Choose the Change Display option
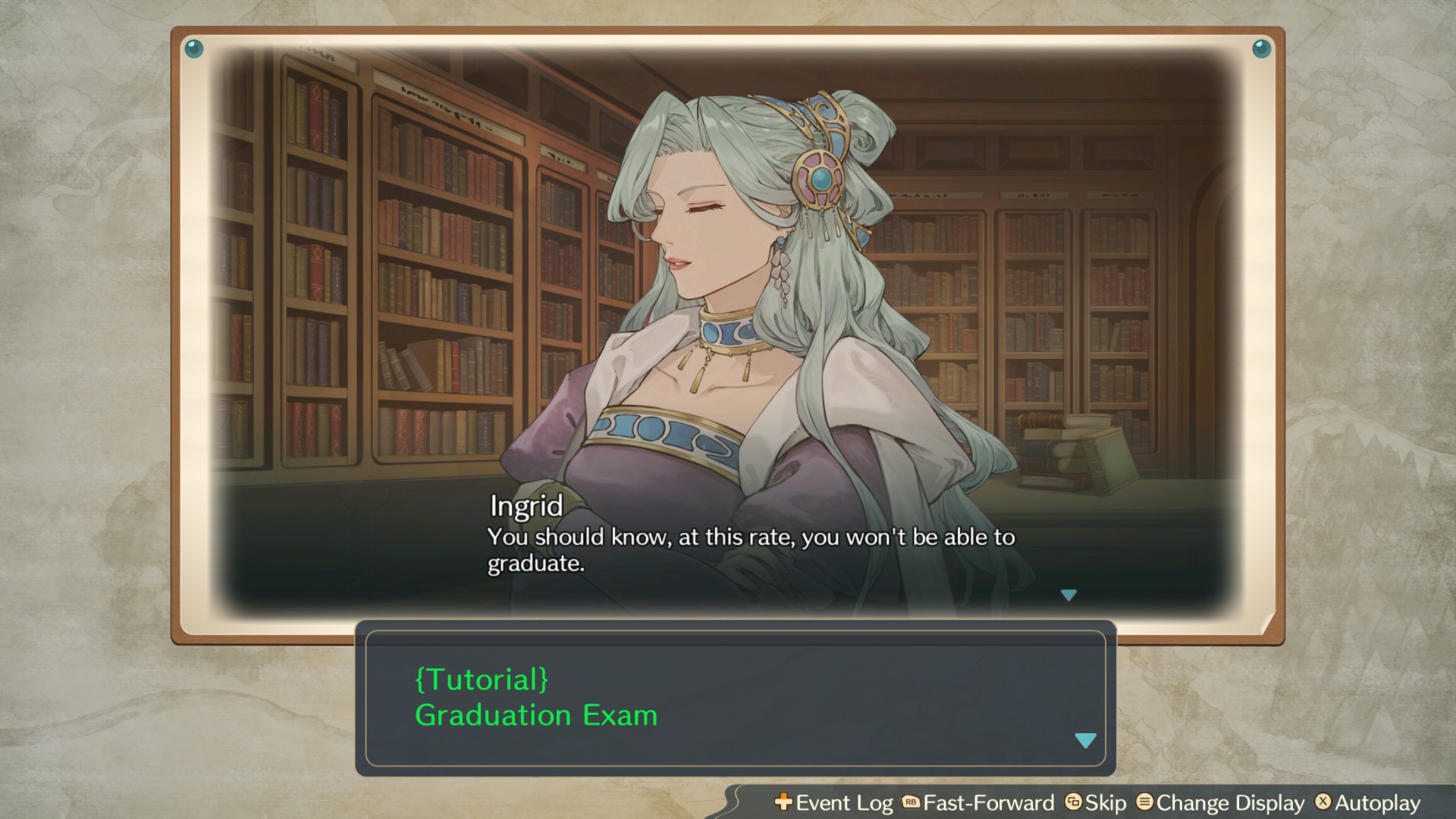1456x819 pixels. tap(1221, 802)
